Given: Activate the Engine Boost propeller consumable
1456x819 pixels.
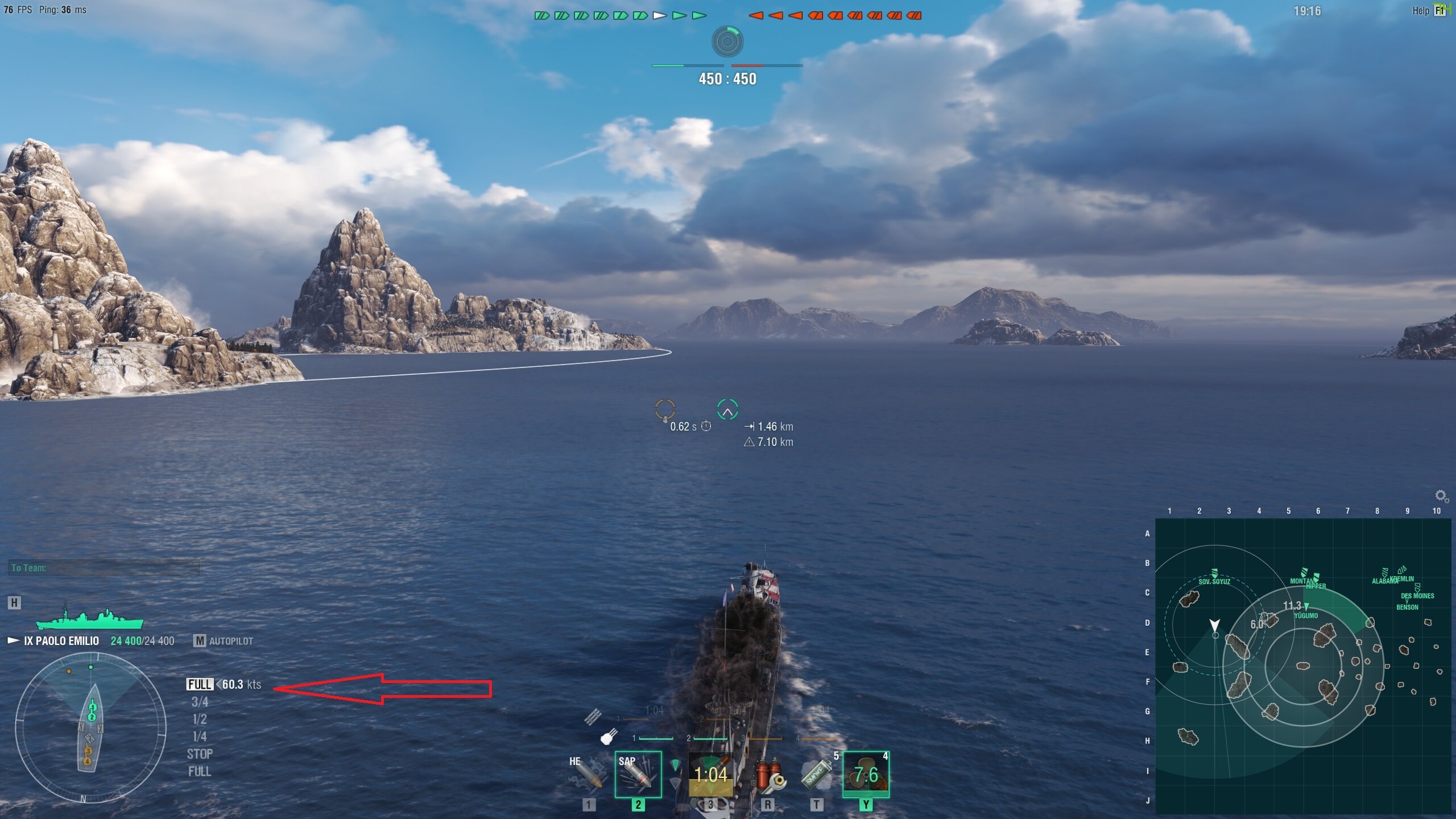Looking at the screenshot, I should point(866,775).
